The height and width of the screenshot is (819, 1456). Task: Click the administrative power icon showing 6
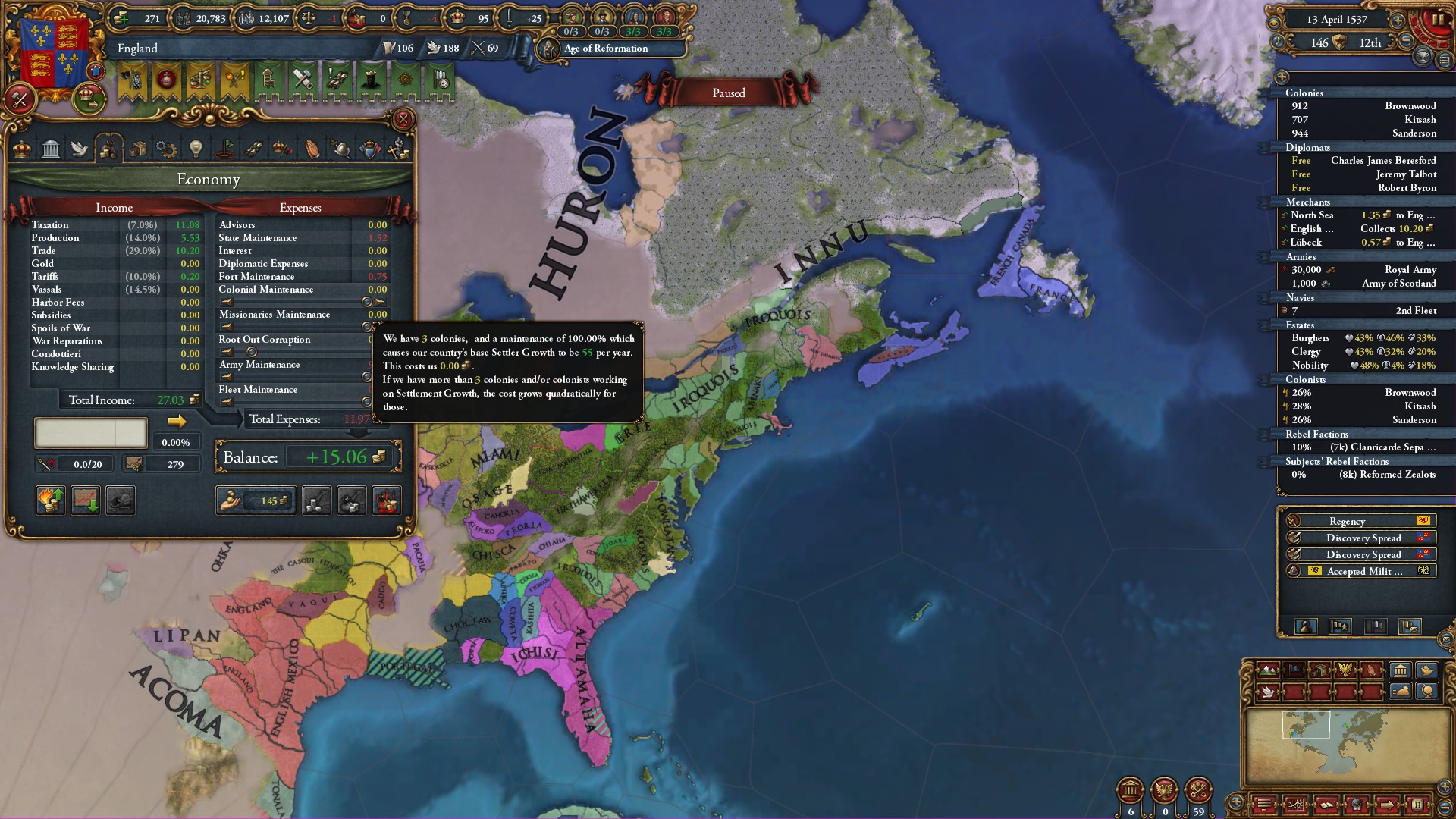pyautogui.click(x=1130, y=790)
